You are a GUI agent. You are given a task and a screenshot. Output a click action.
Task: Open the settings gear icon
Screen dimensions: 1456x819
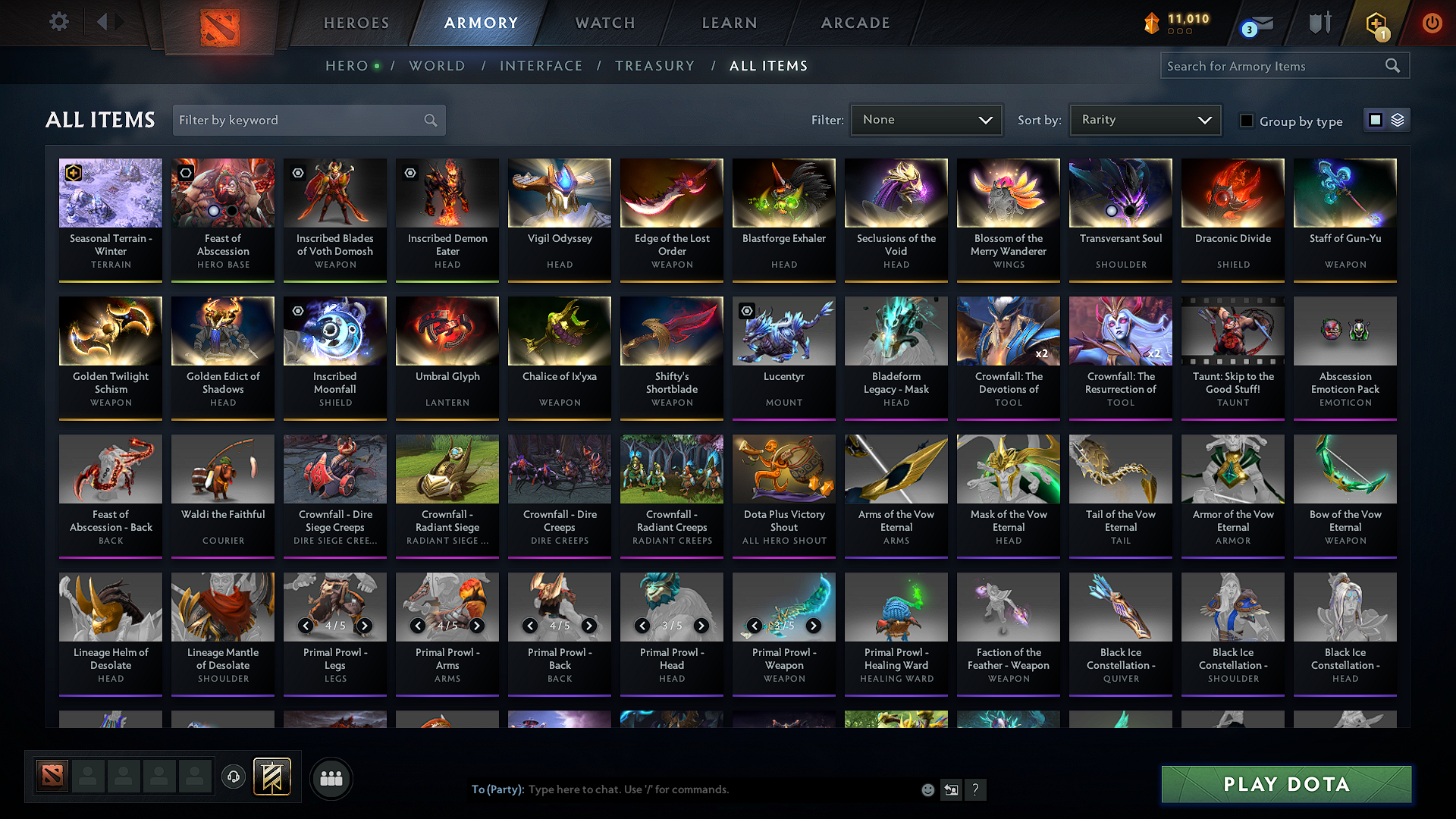[58, 22]
